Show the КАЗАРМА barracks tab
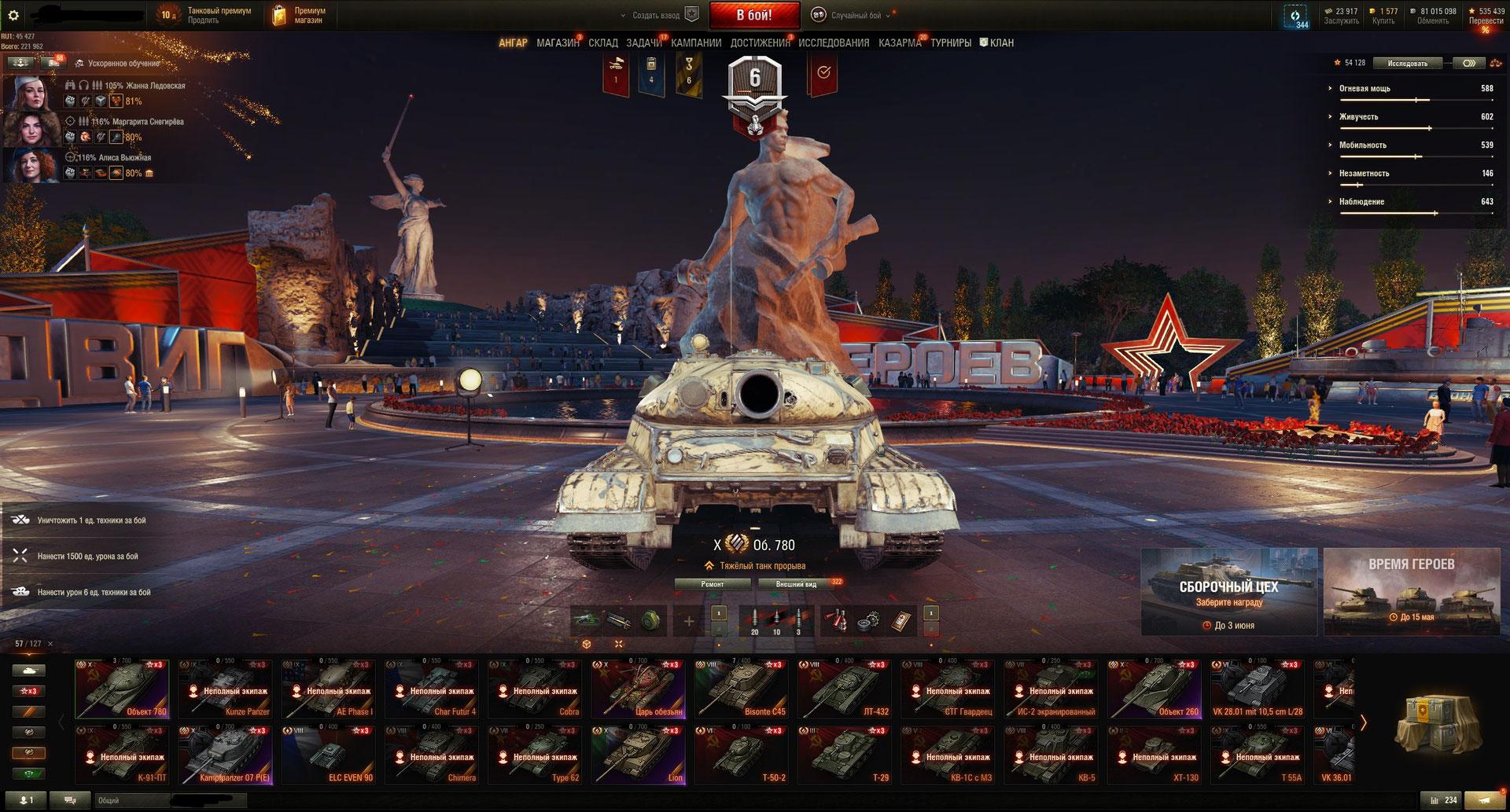1510x812 pixels. point(900,43)
